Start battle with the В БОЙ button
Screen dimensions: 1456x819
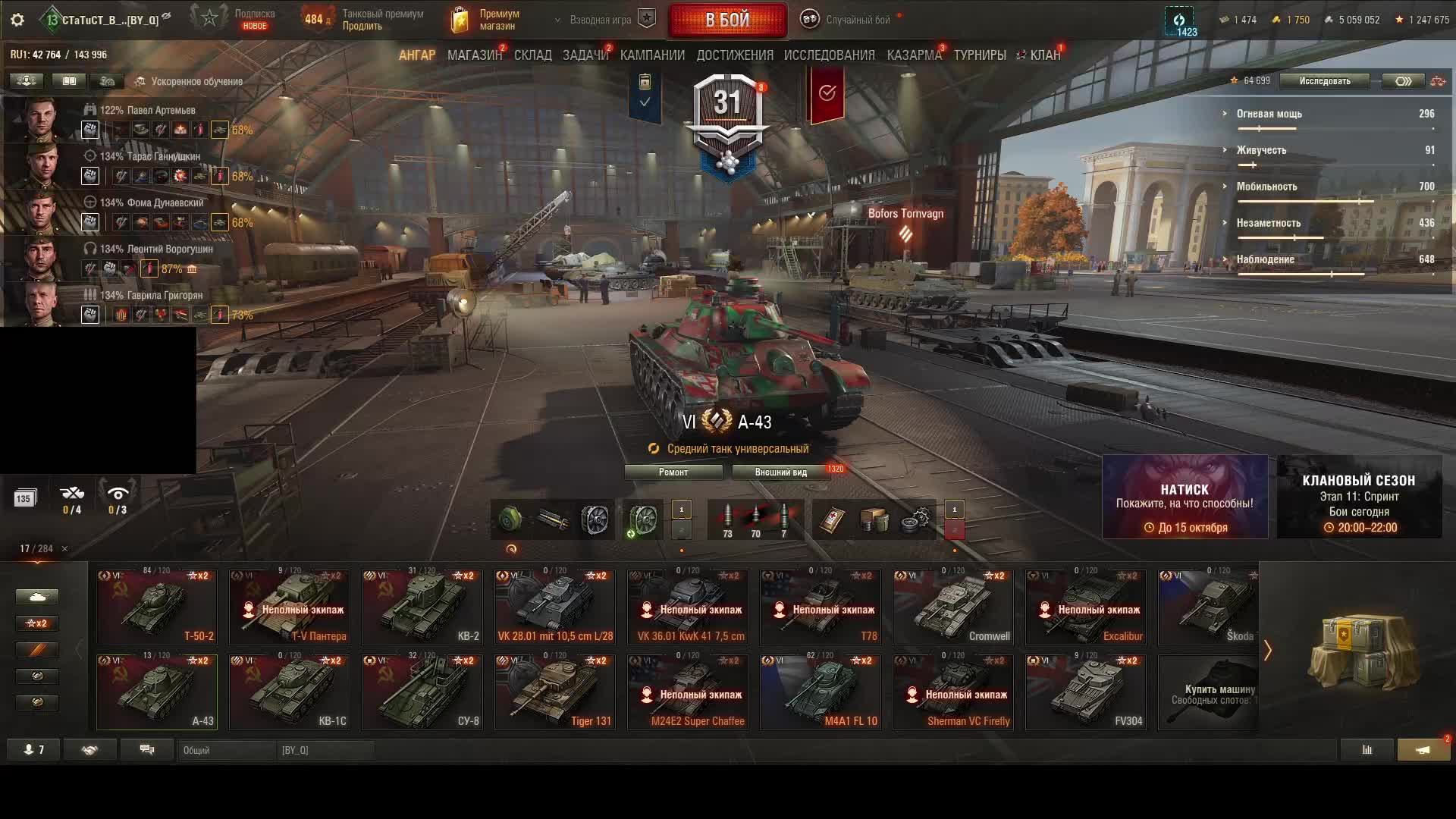pos(727,20)
